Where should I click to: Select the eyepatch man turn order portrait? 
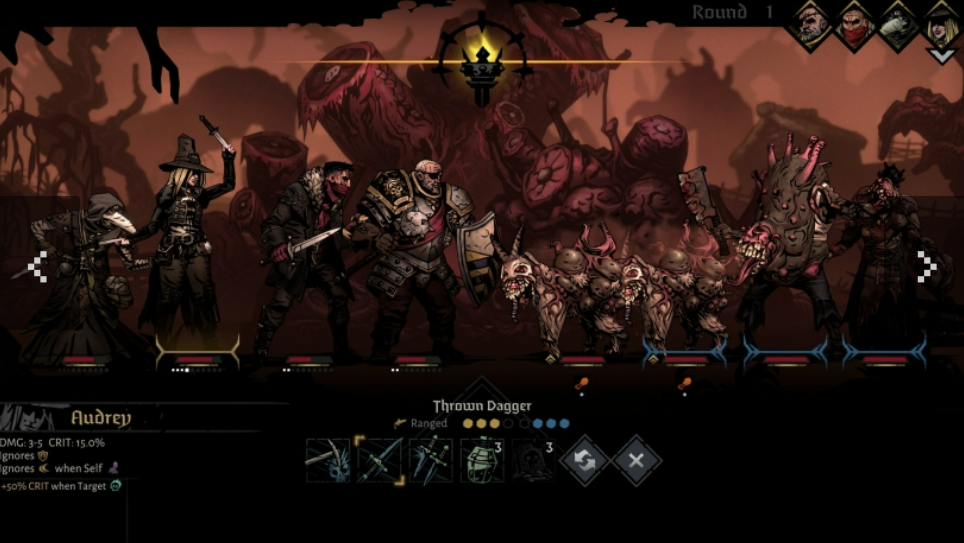[811, 23]
